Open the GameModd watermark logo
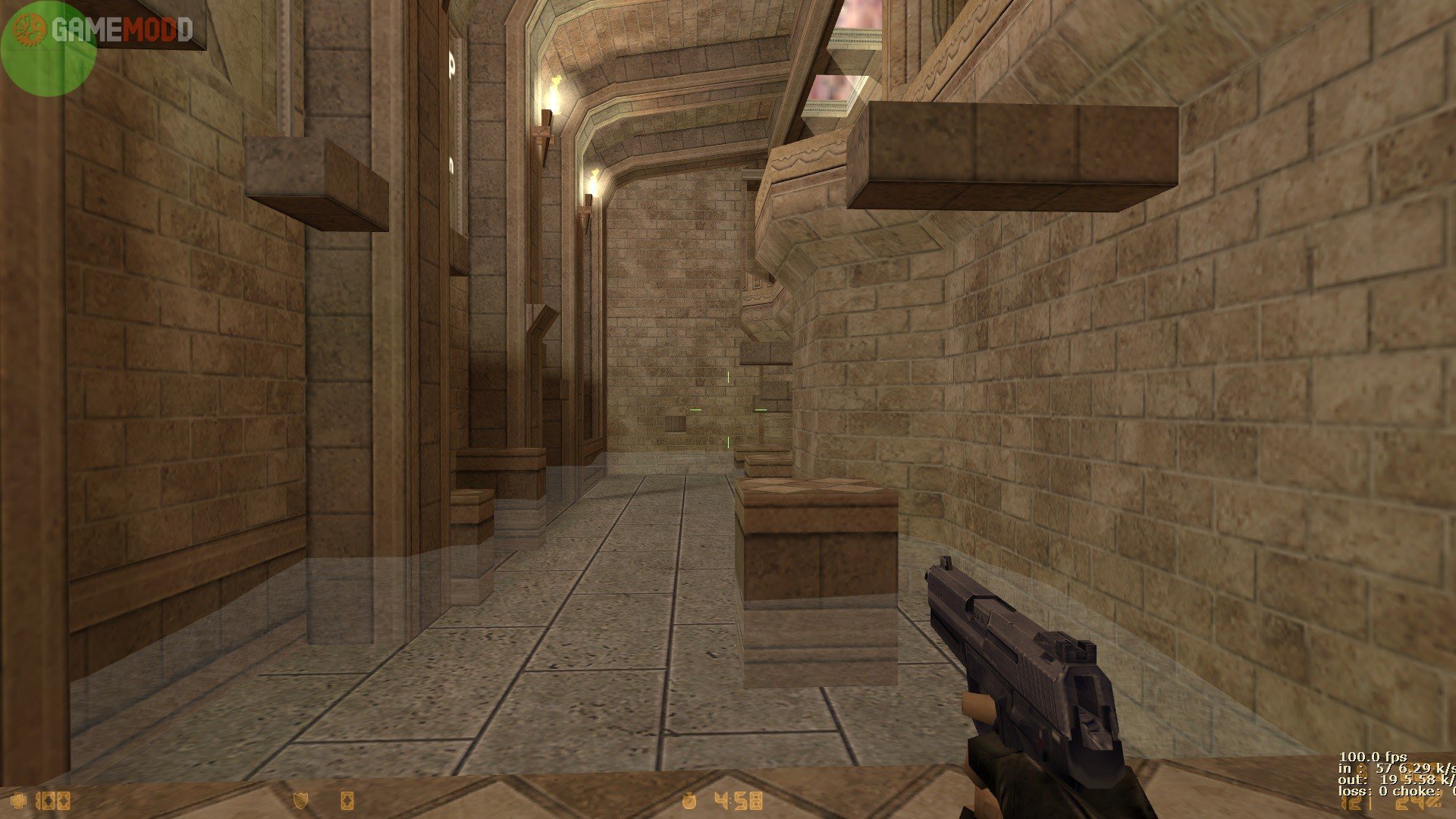Image resolution: width=1456 pixels, height=819 pixels. [121, 30]
